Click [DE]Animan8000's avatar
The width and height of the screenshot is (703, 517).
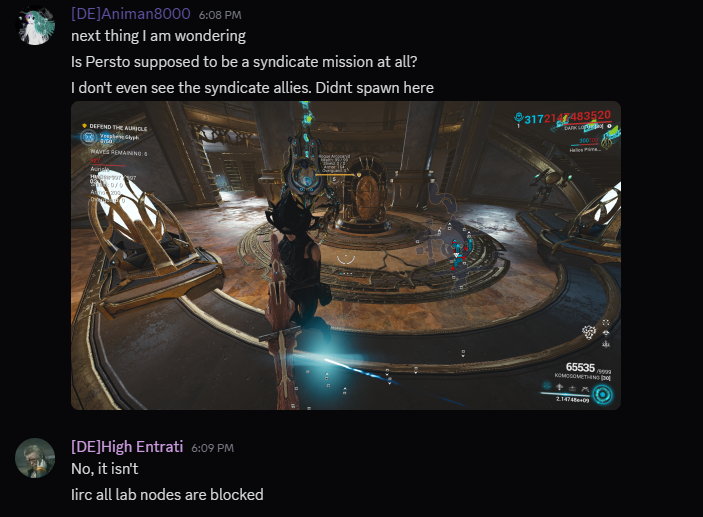35,25
